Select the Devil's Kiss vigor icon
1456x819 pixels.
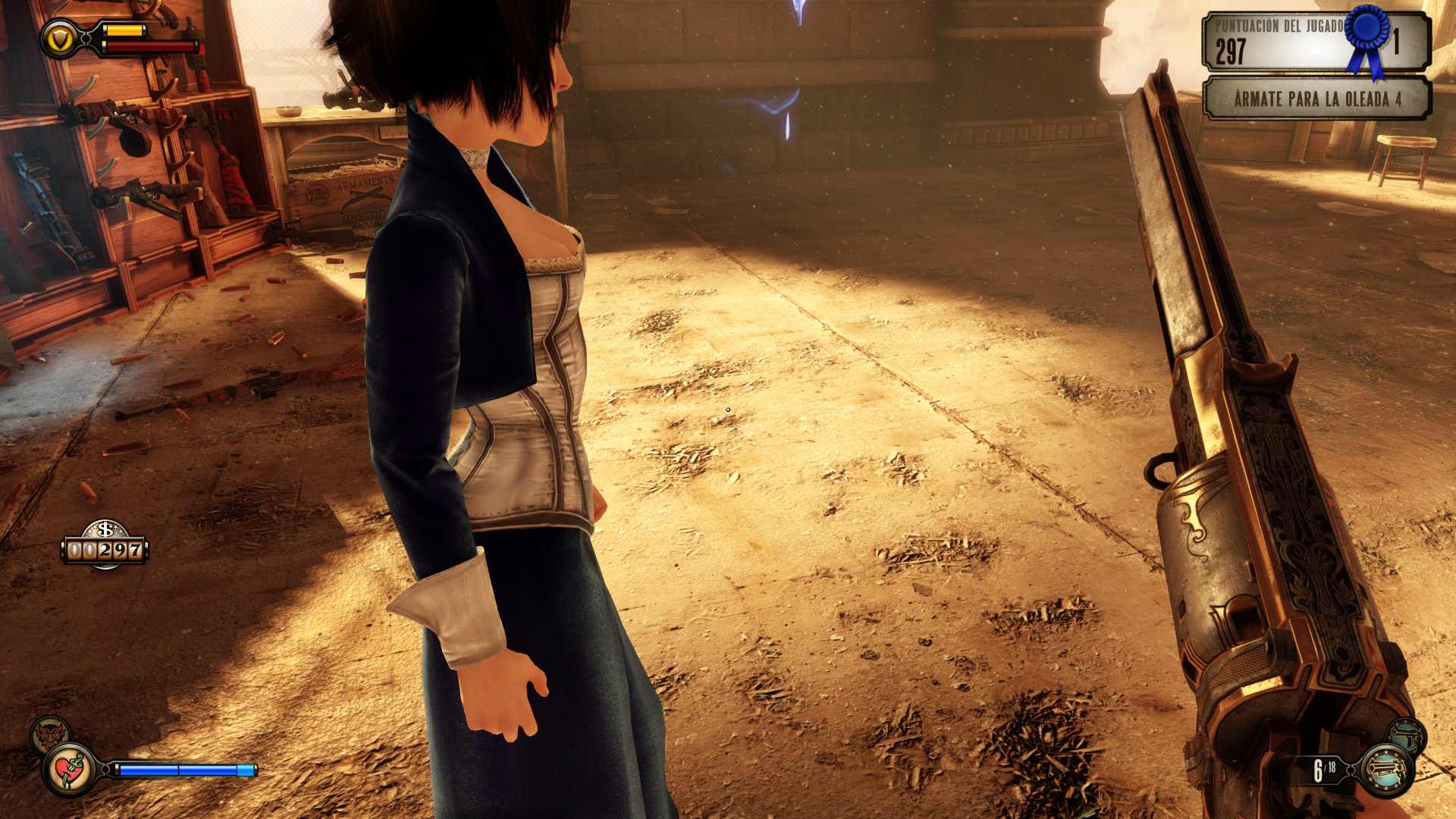click(50, 734)
